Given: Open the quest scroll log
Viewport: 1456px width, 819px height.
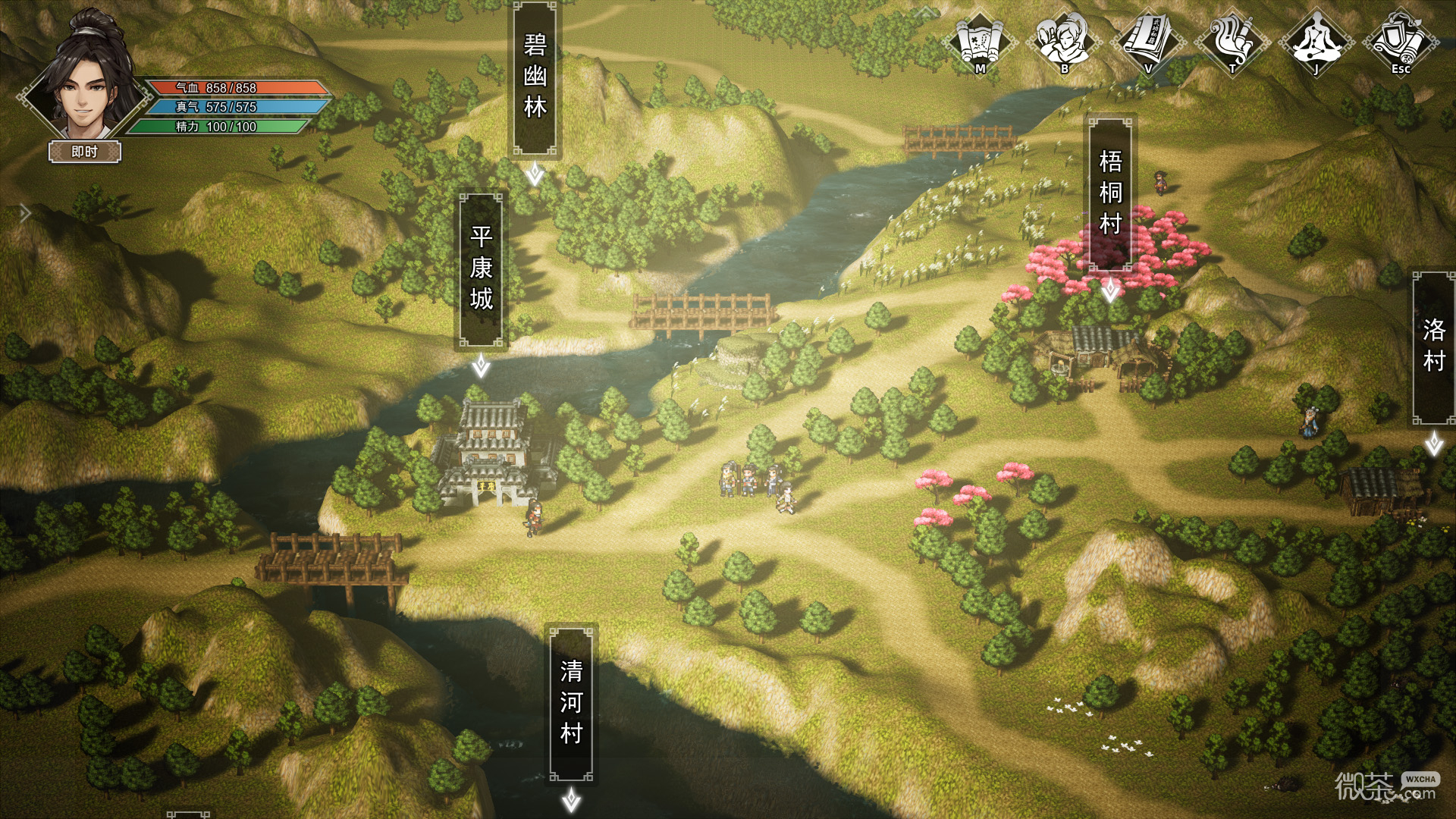Looking at the screenshot, I should 1232,41.
